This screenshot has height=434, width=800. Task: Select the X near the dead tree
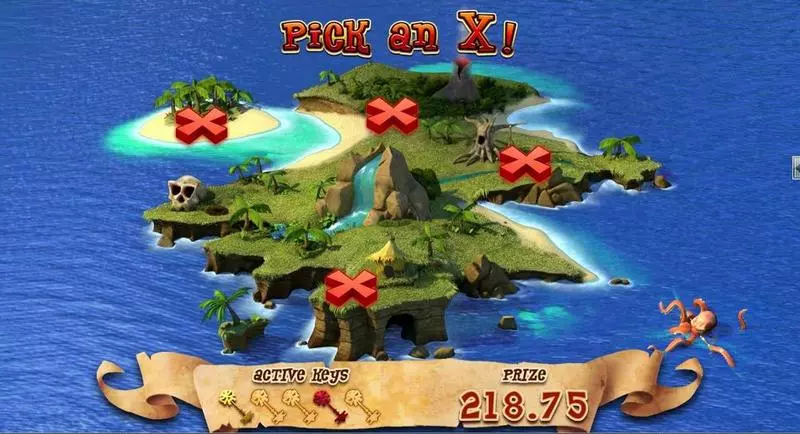525,163
